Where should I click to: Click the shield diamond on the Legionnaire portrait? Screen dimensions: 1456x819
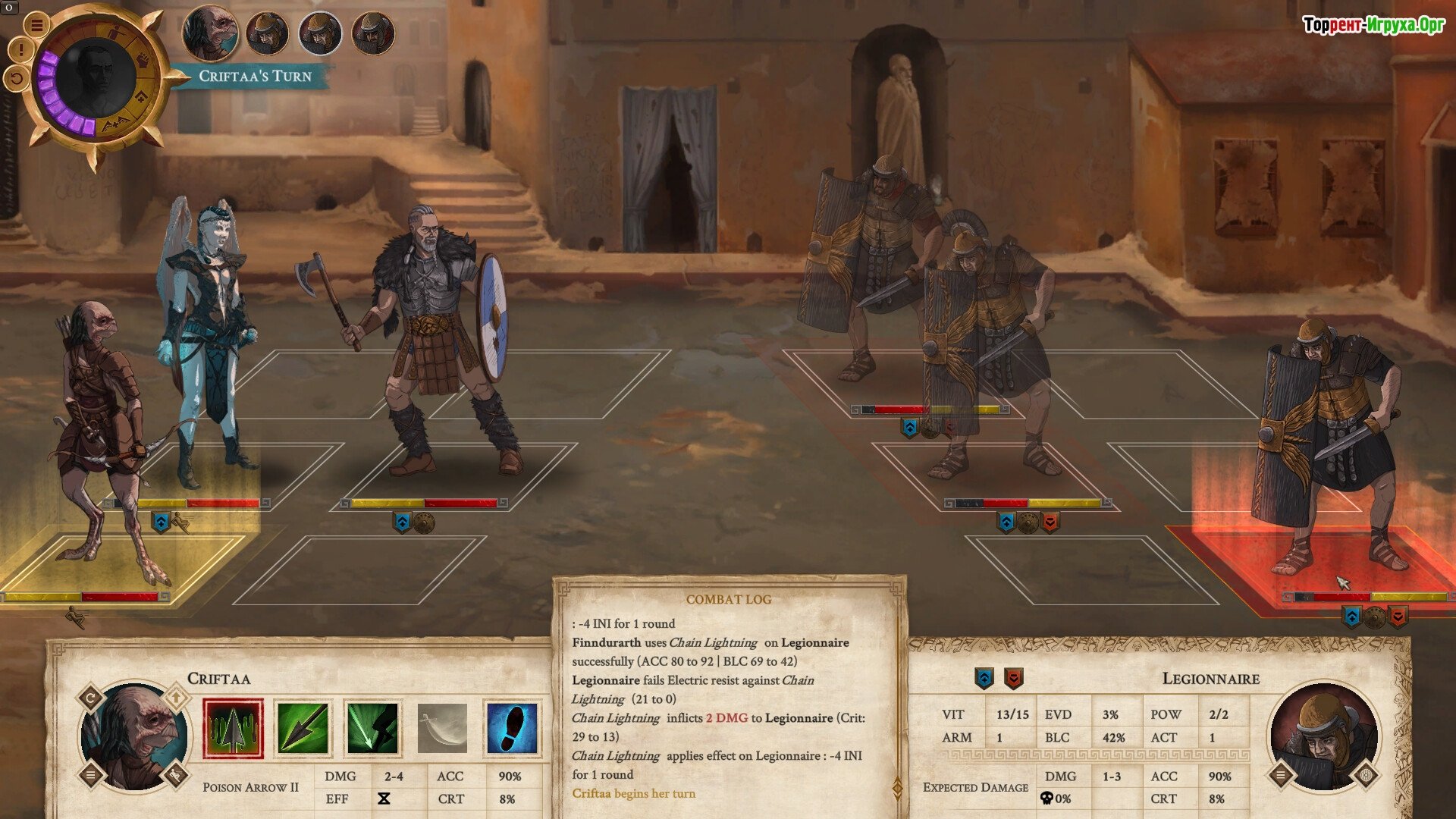click(x=1367, y=775)
